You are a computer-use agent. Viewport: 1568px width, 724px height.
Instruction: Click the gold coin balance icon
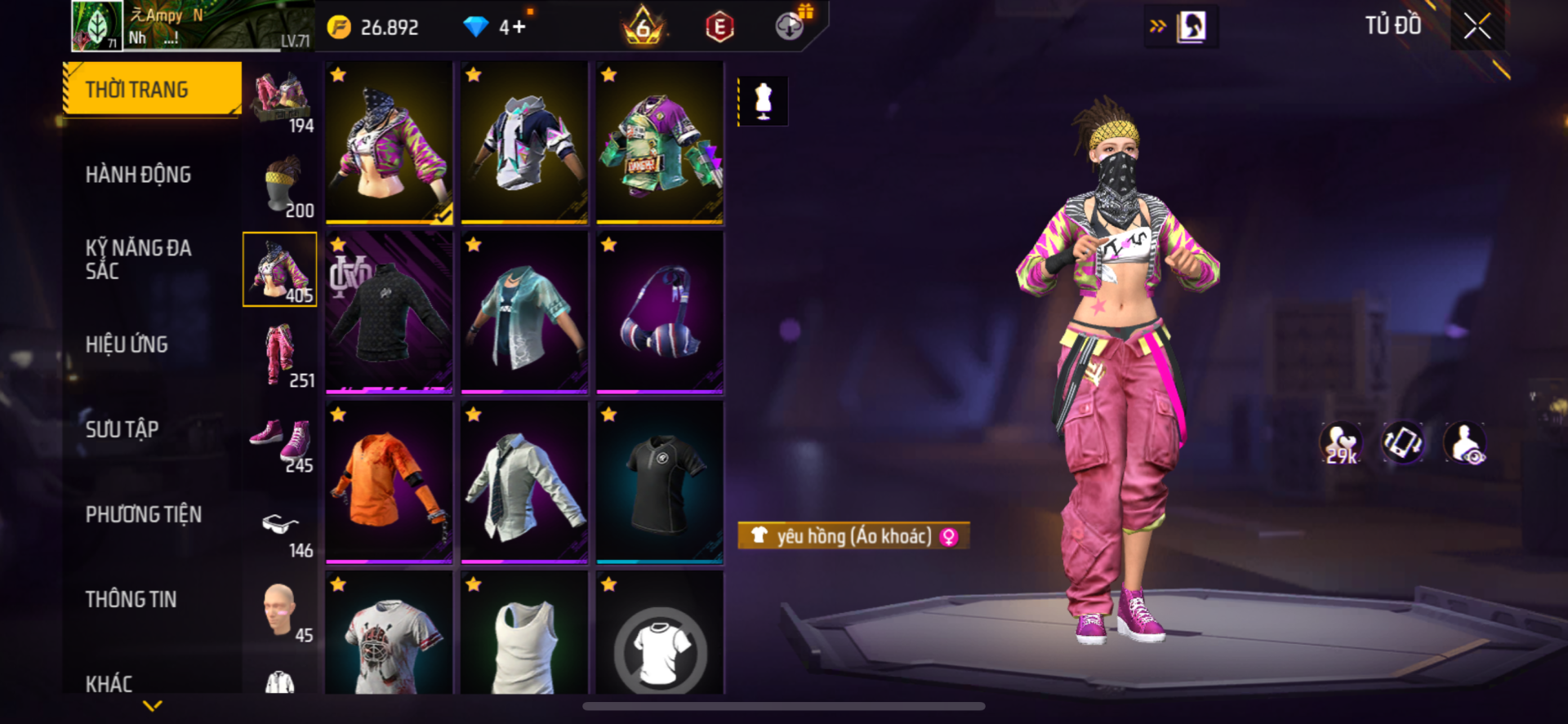click(x=339, y=28)
